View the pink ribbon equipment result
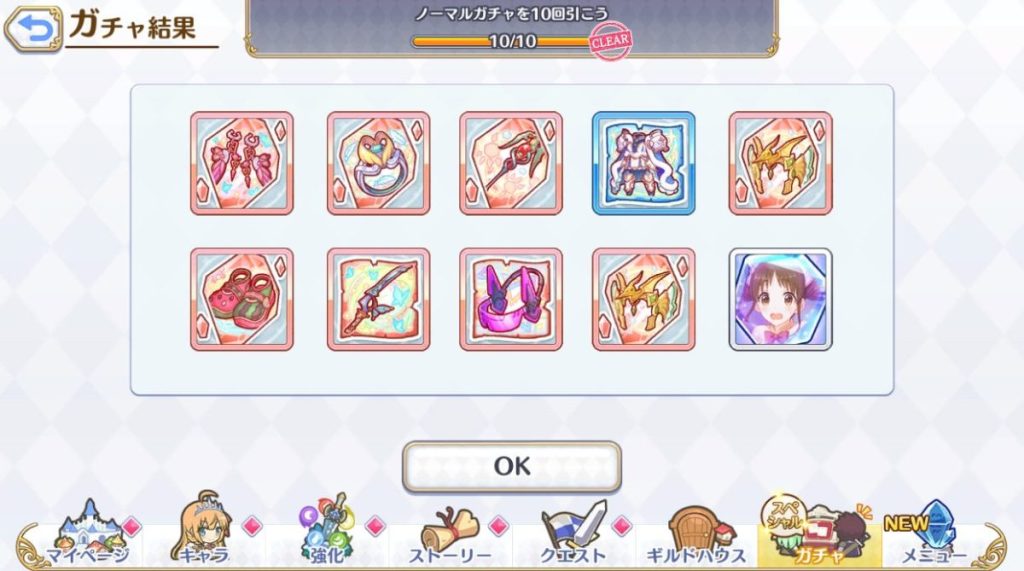Image resolution: width=1024 pixels, height=571 pixels. click(x=242, y=163)
